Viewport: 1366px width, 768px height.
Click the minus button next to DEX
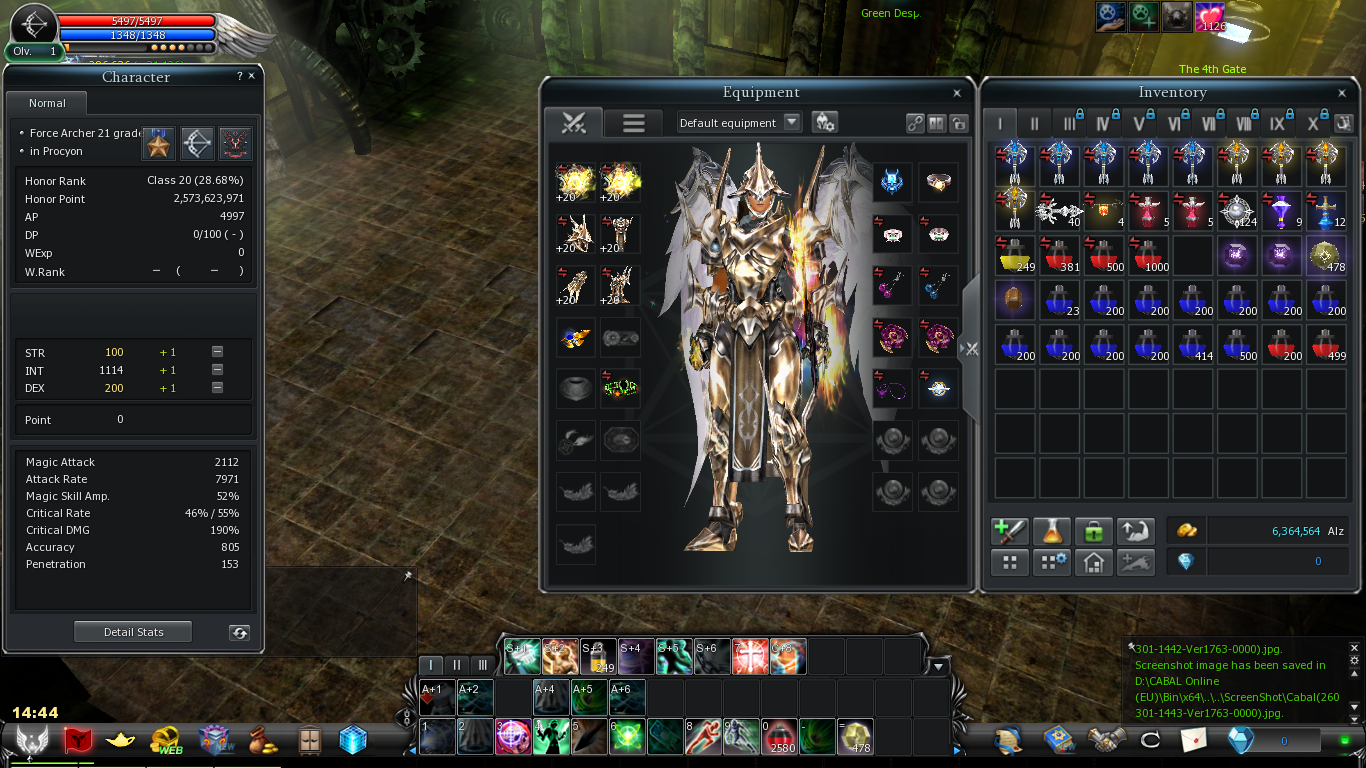pos(217,388)
